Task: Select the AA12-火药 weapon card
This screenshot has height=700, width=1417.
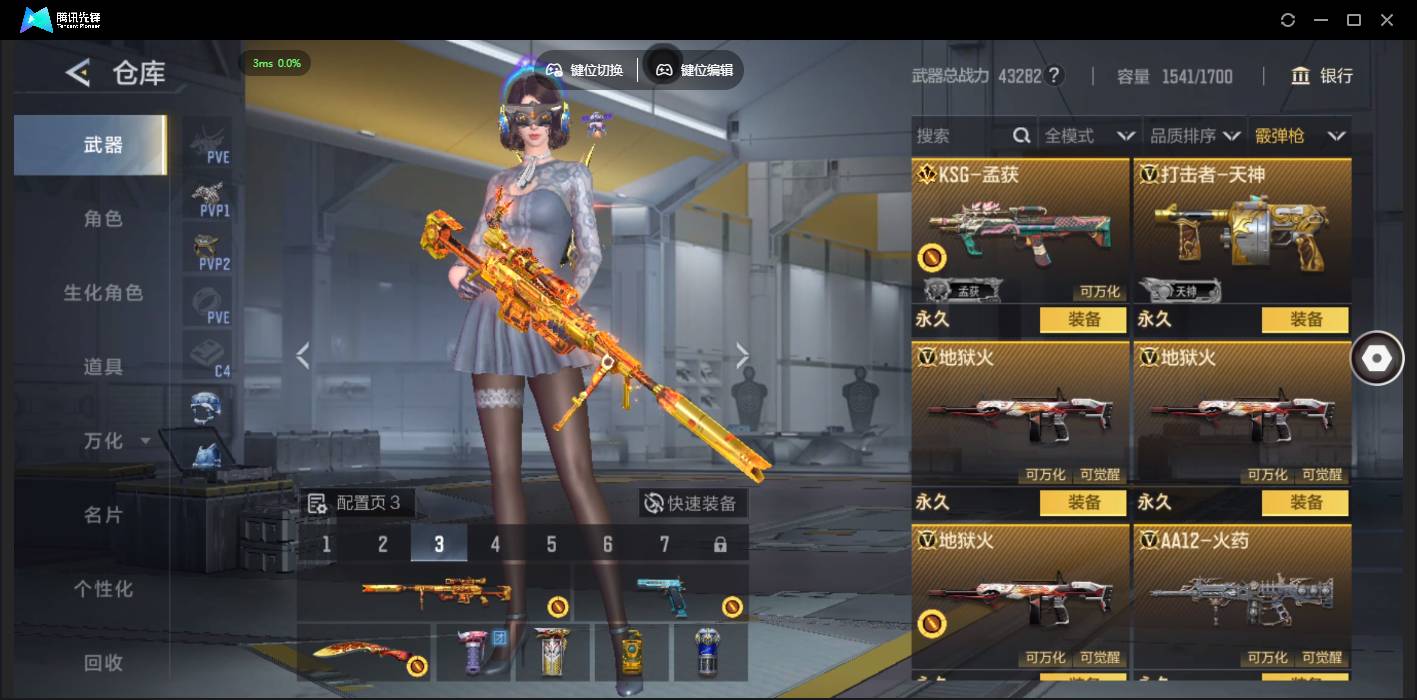Action: click(1241, 596)
